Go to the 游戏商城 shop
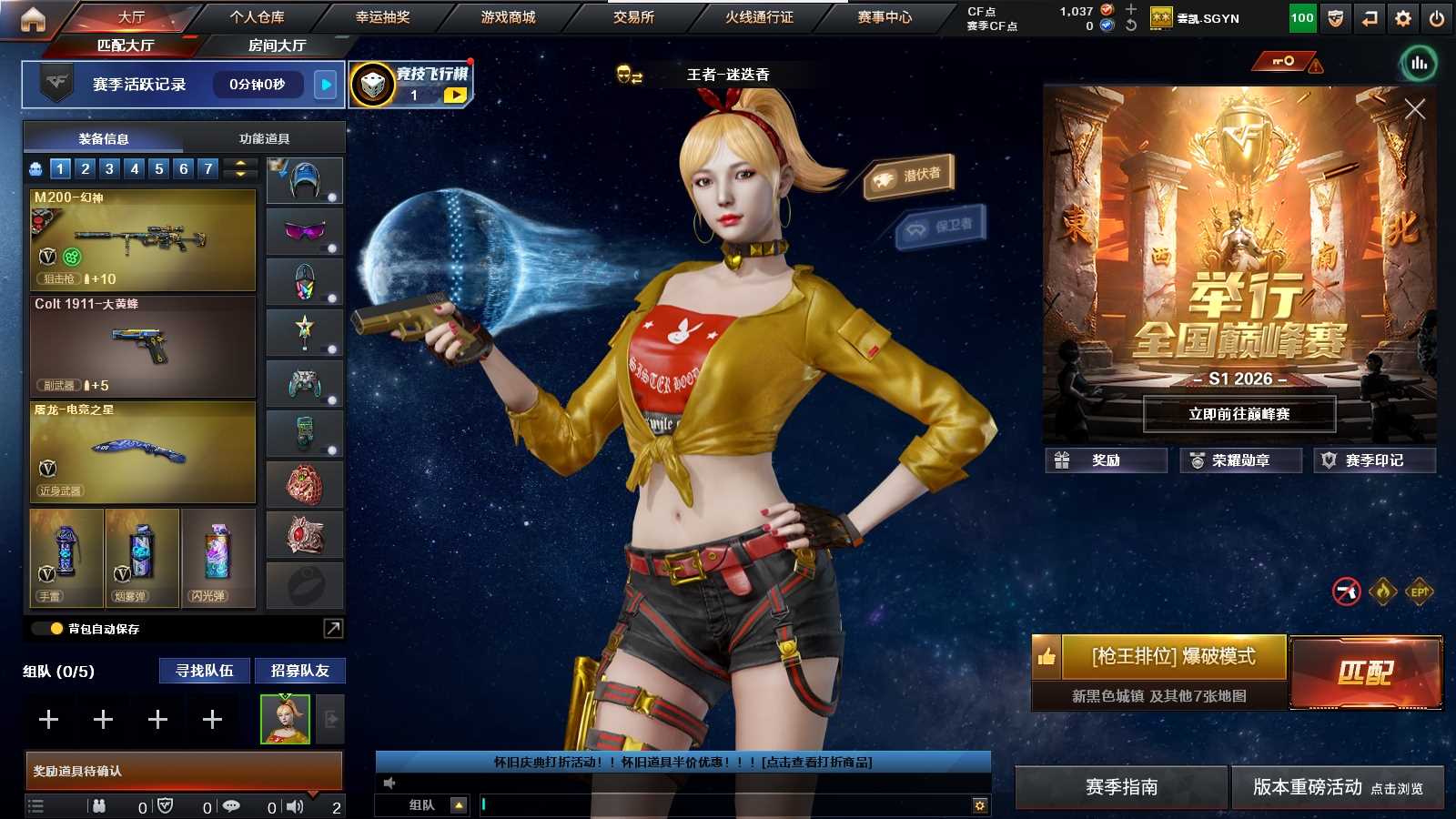This screenshot has height=819, width=1456. coord(508,17)
